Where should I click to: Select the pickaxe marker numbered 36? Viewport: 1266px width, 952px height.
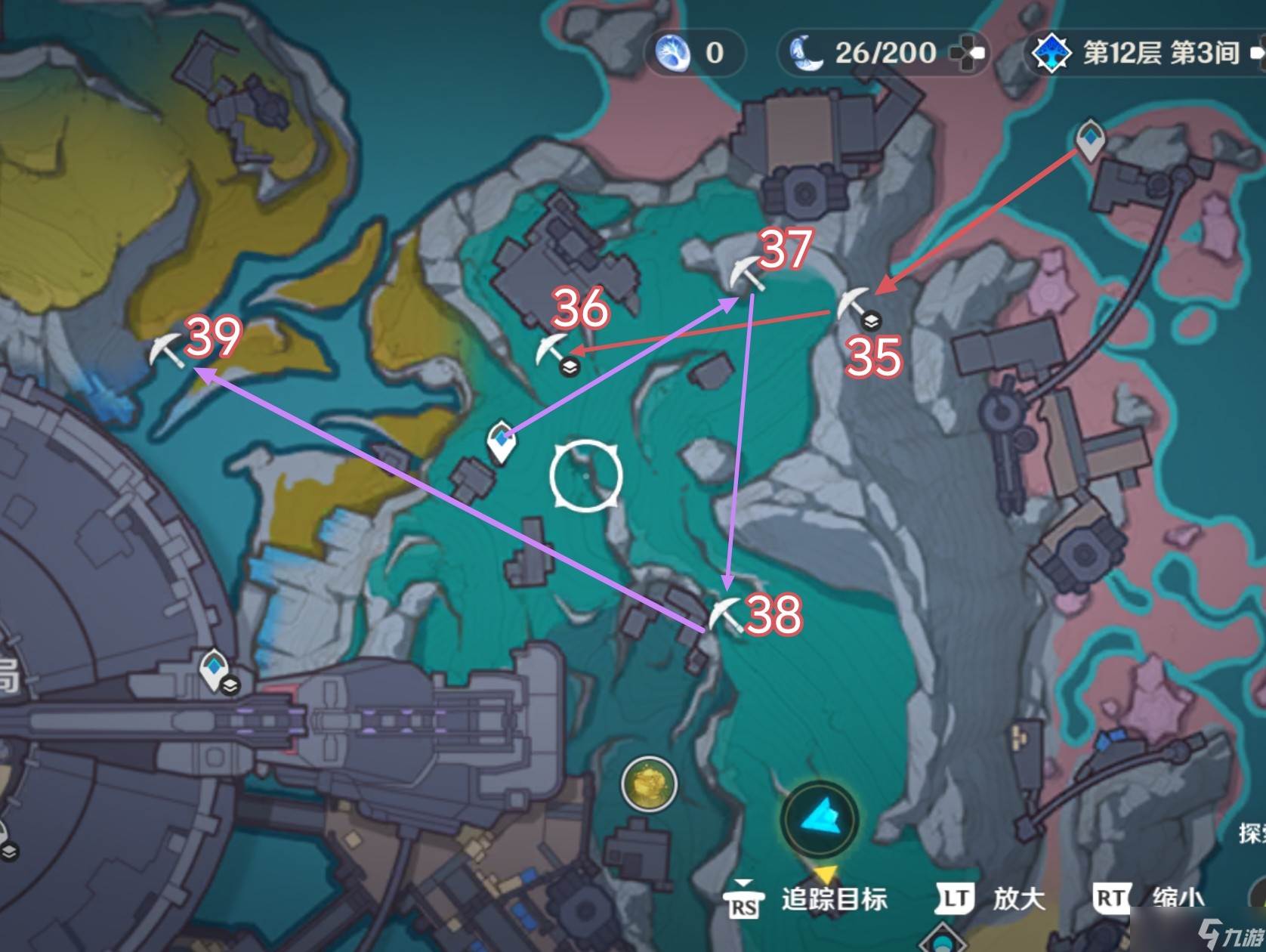pos(552,348)
